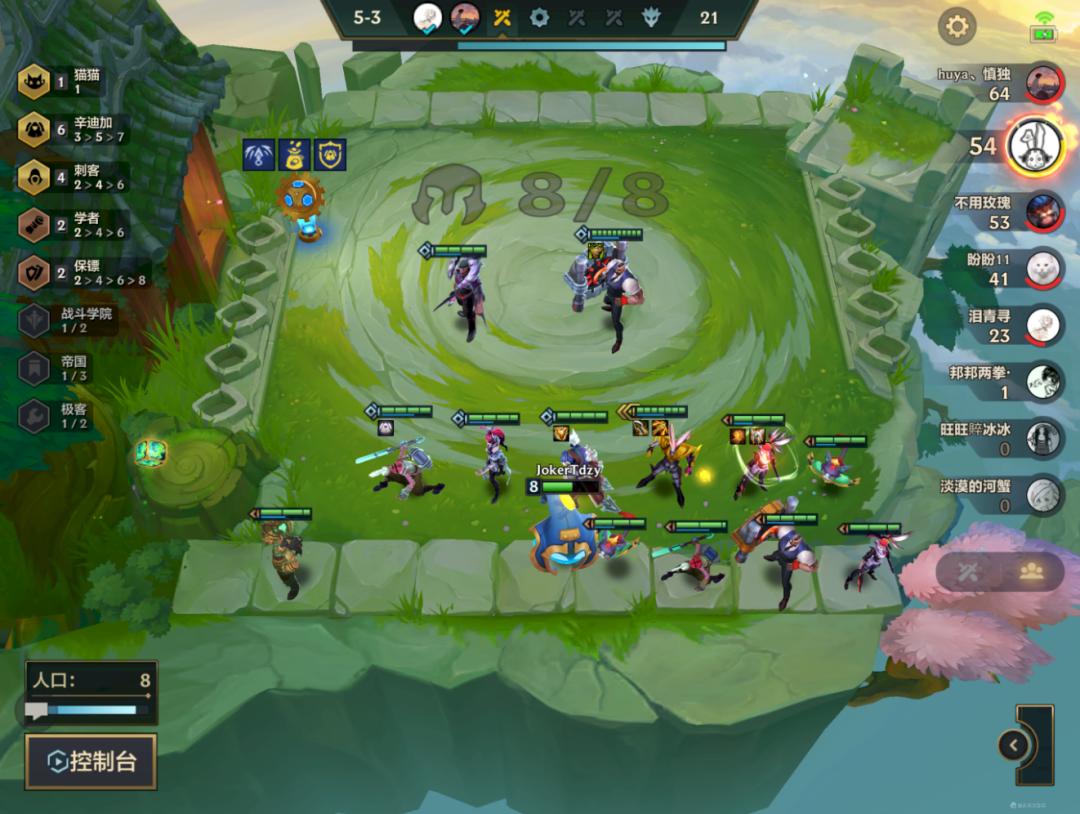Switch to the crossed-swords damage view

[x=966, y=571]
